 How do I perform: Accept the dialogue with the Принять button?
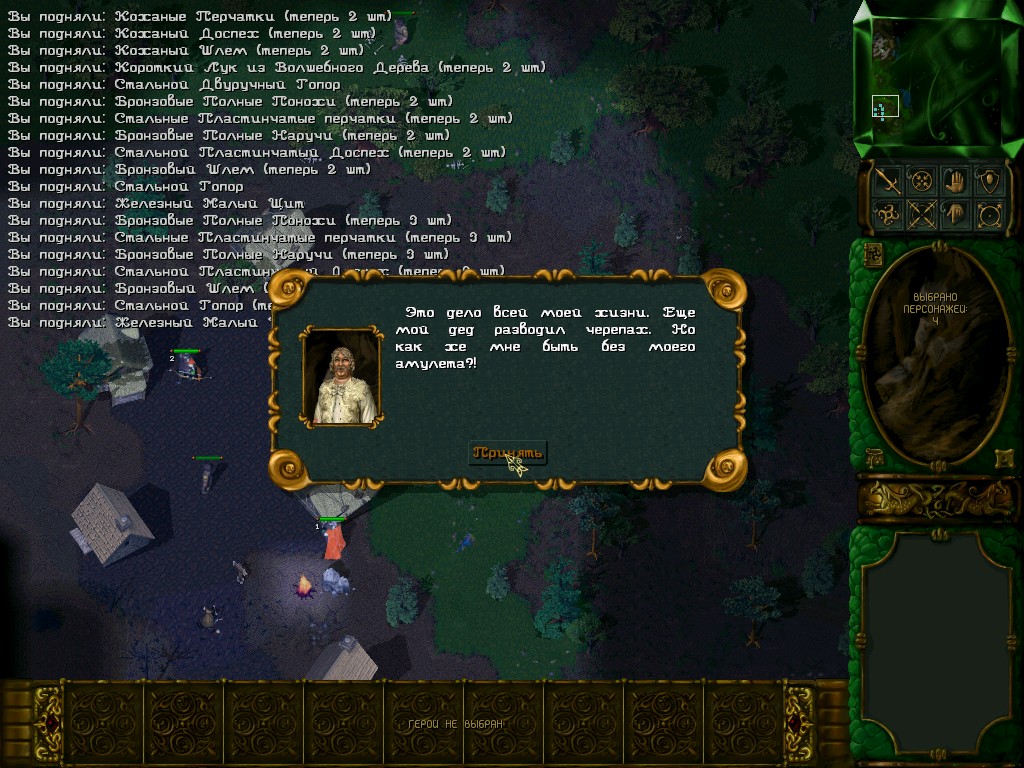pyautogui.click(x=508, y=453)
